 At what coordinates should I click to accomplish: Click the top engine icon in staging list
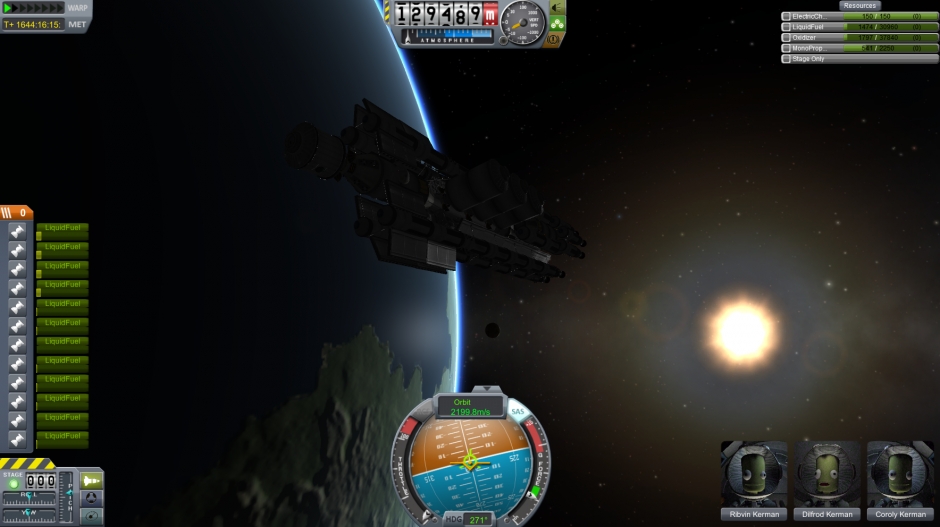coord(18,231)
